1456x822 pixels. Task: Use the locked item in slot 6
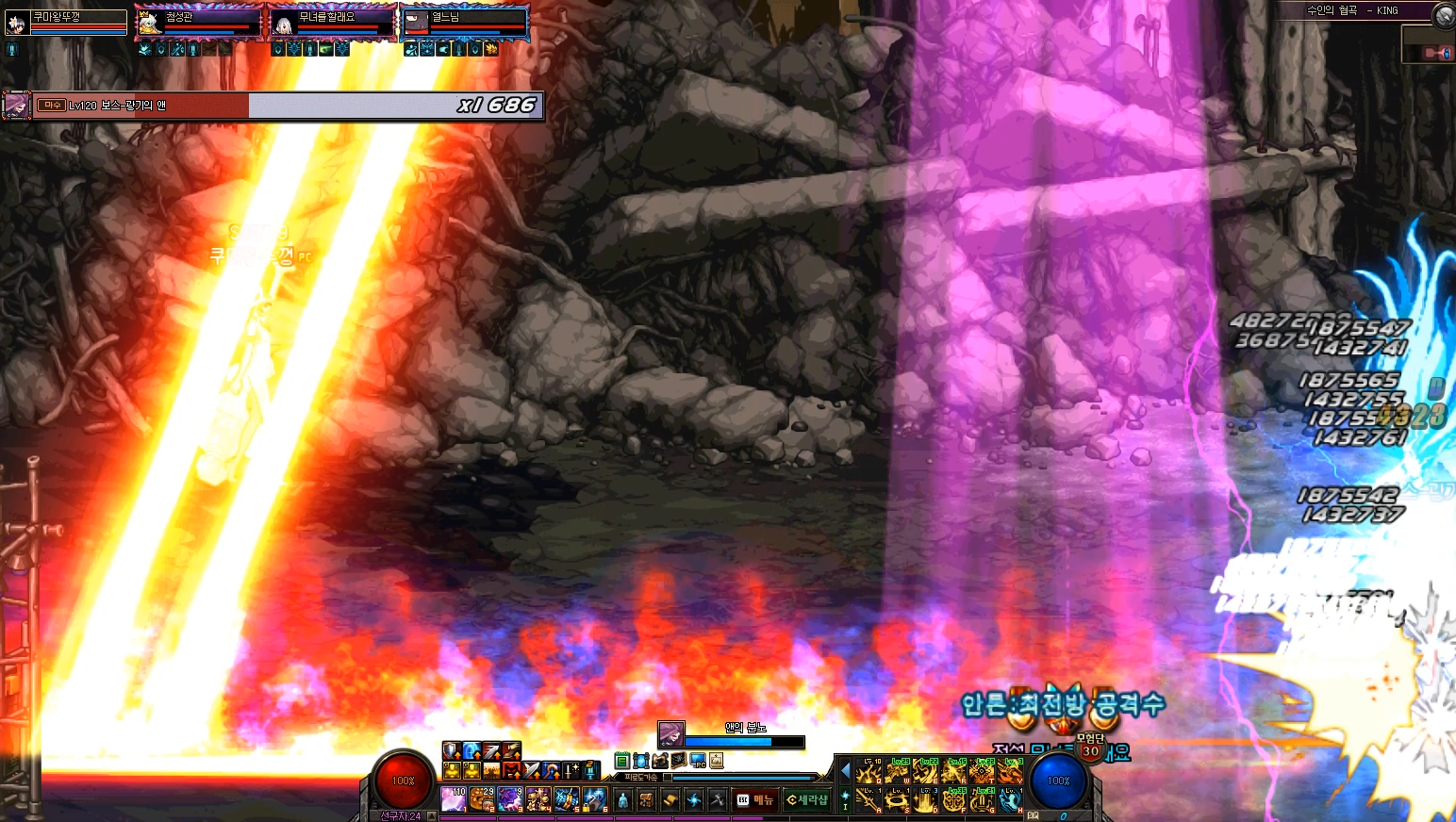coord(594,799)
